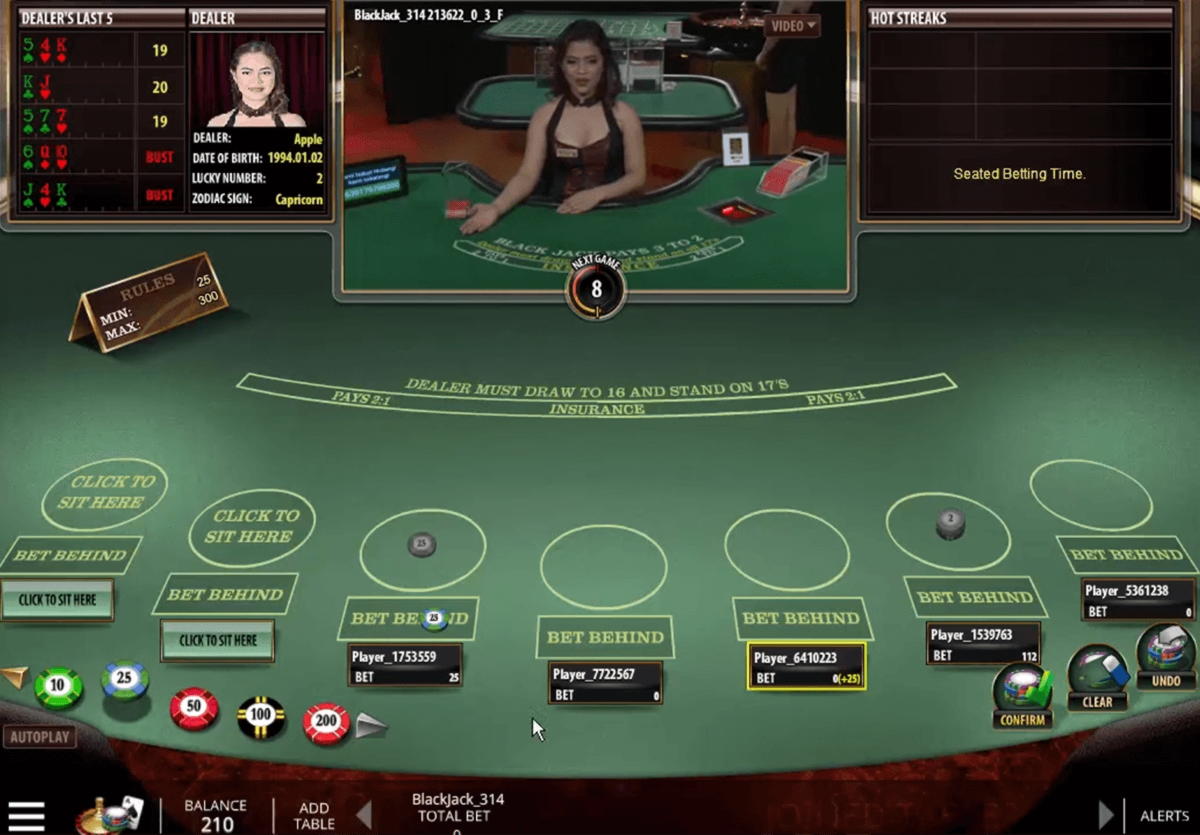Choose the red 200 chip
1200x835 pixels.
(326, 723)
